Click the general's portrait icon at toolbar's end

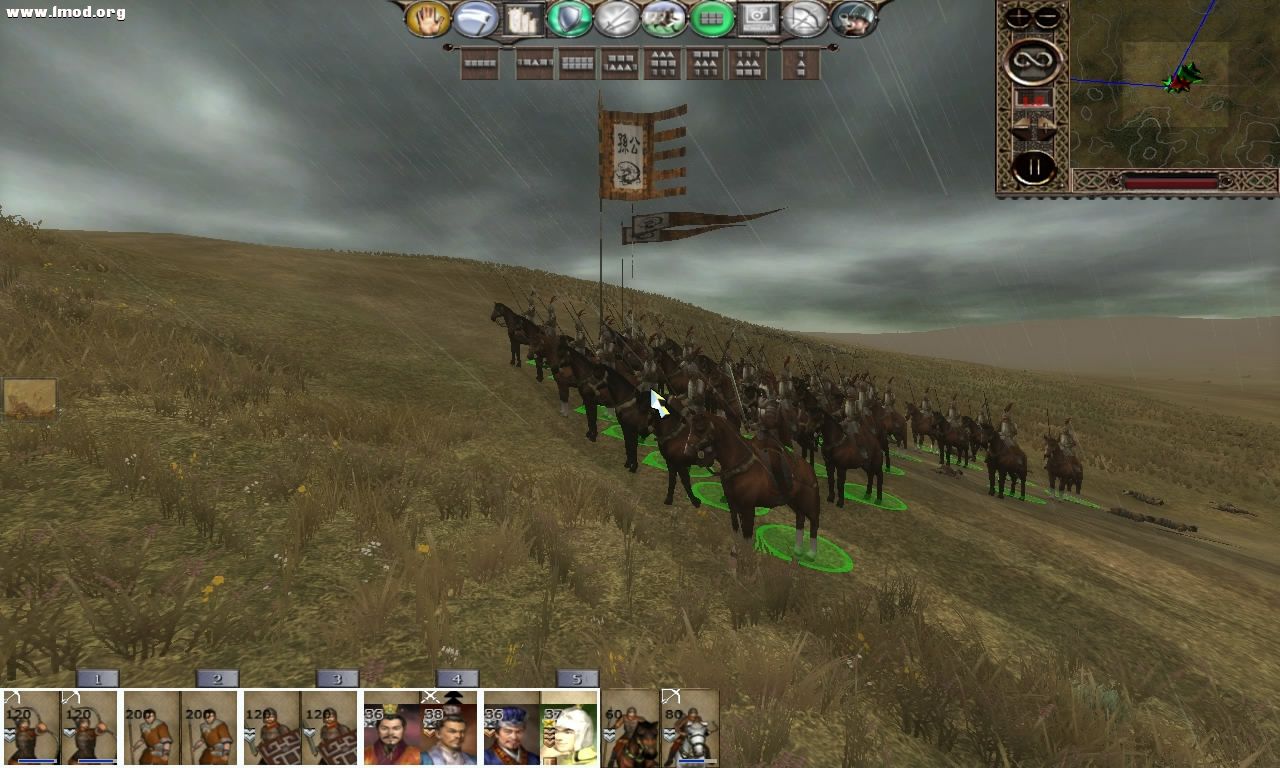pos(855,22)
